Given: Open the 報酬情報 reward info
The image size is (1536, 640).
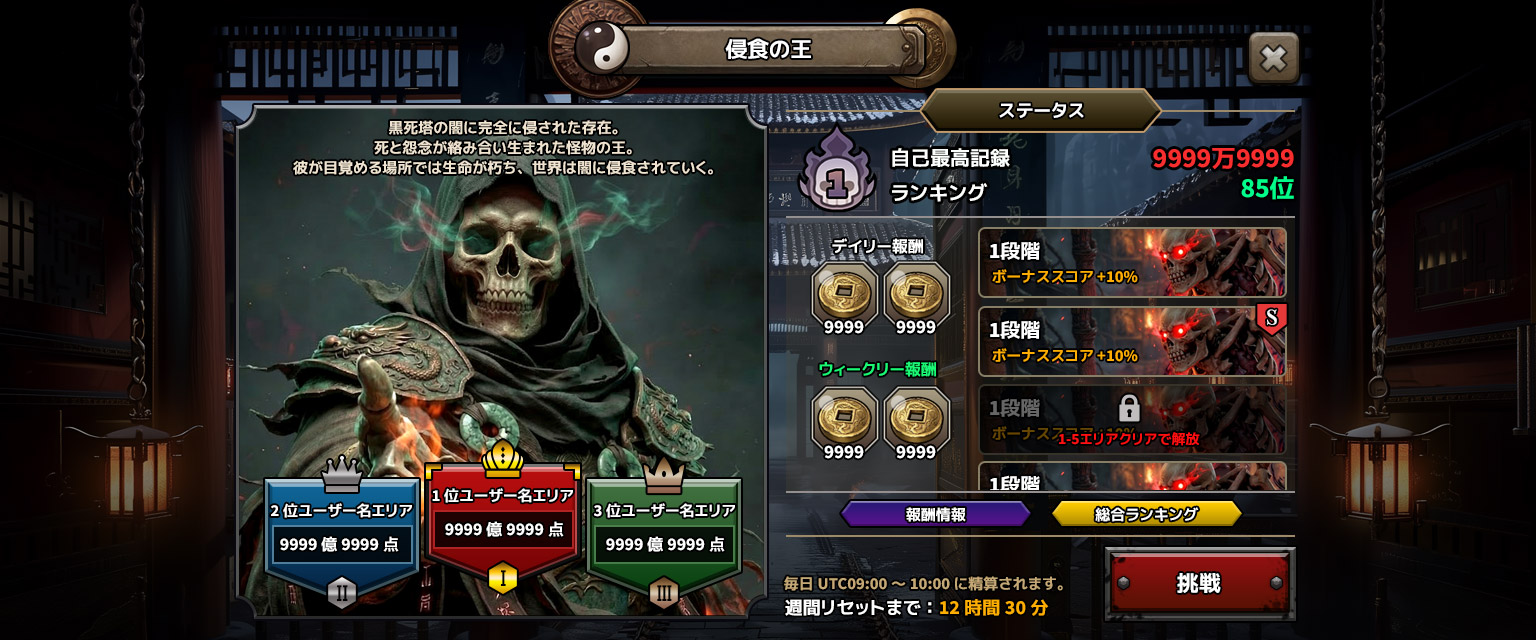Looking at the screenshot, I should tap(935, 514).
